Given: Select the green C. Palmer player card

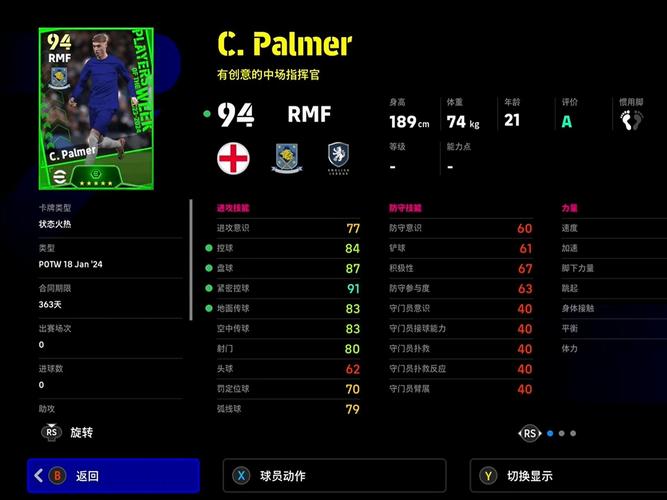Looking at the screenshot, I should point(84,108).
